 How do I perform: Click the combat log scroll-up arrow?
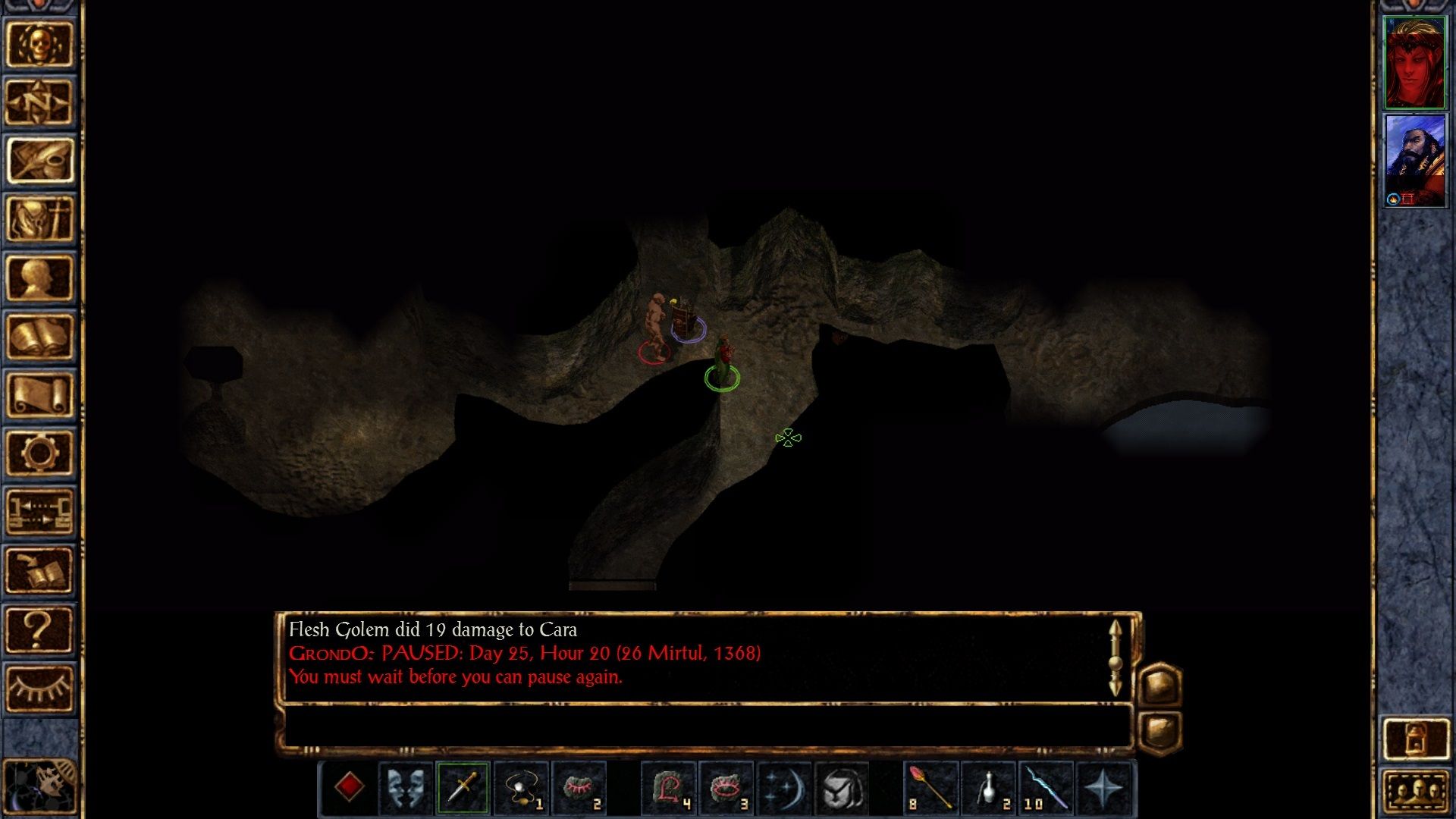click(x=1116, y=627)
